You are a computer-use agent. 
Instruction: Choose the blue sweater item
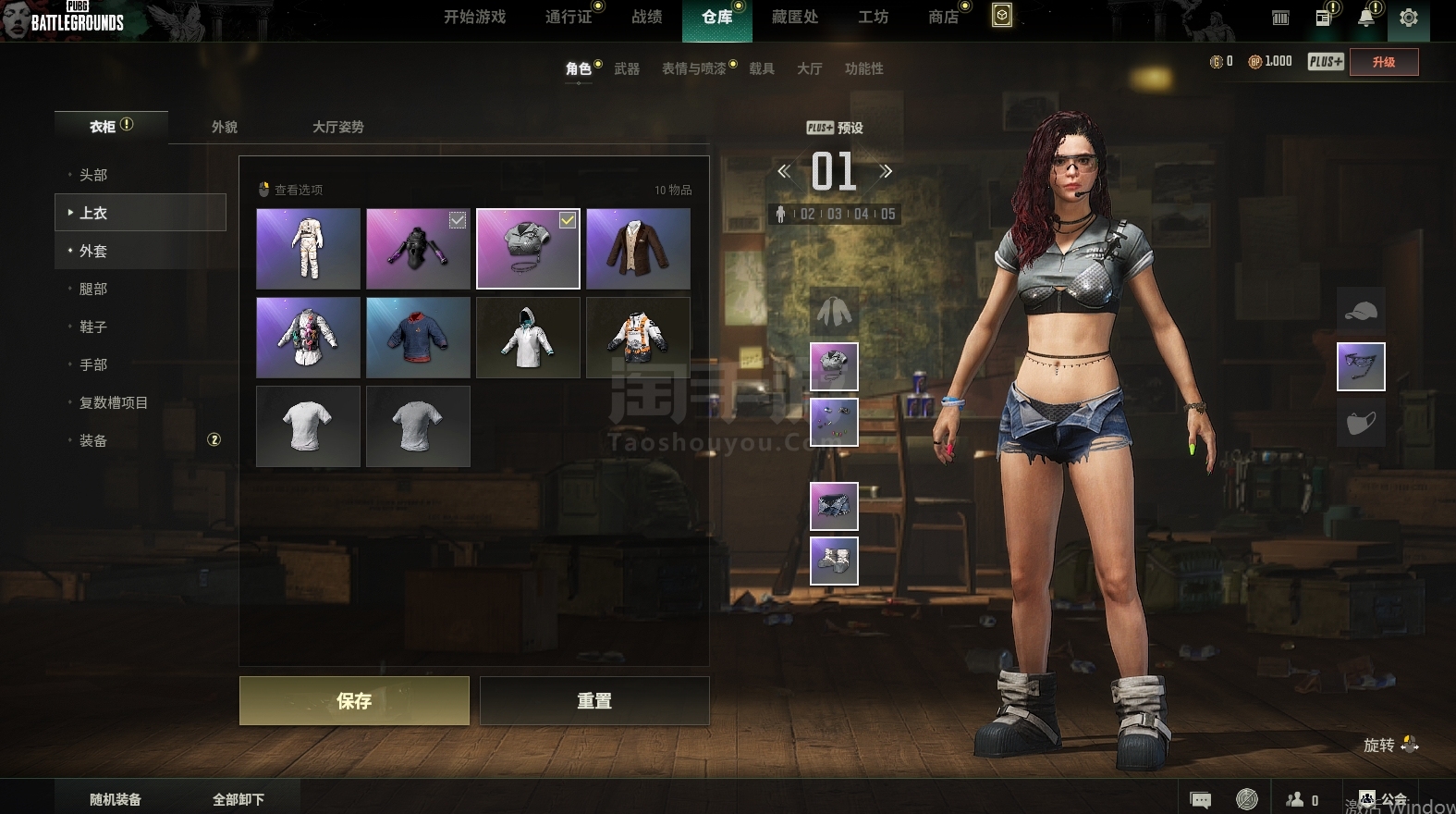coord(418,338)
